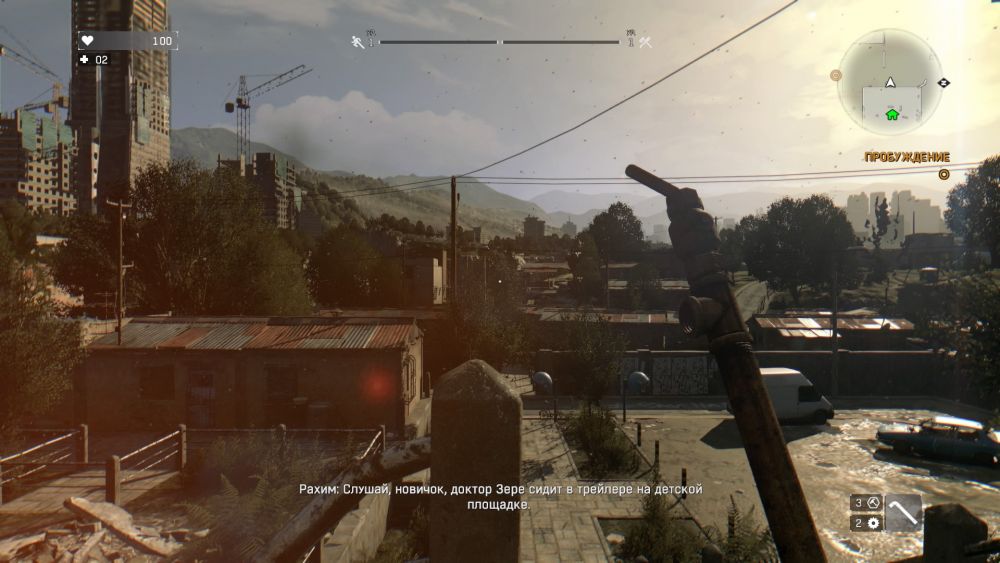Click the black diamond marker beside minimap
Screen dimensions: 1000x563
[x=945, y=82]
